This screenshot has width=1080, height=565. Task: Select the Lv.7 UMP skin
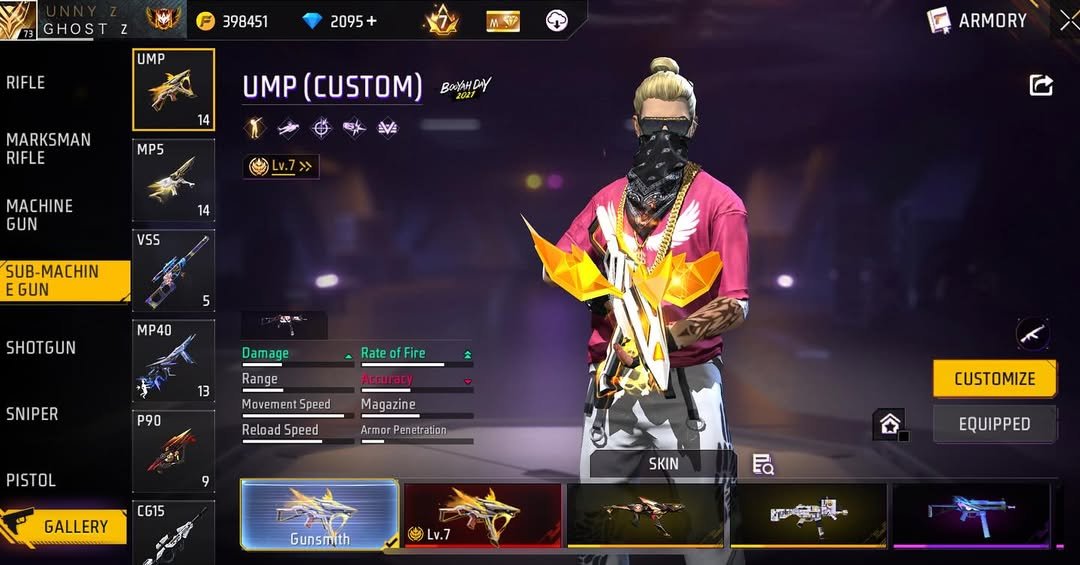(482, 515)
